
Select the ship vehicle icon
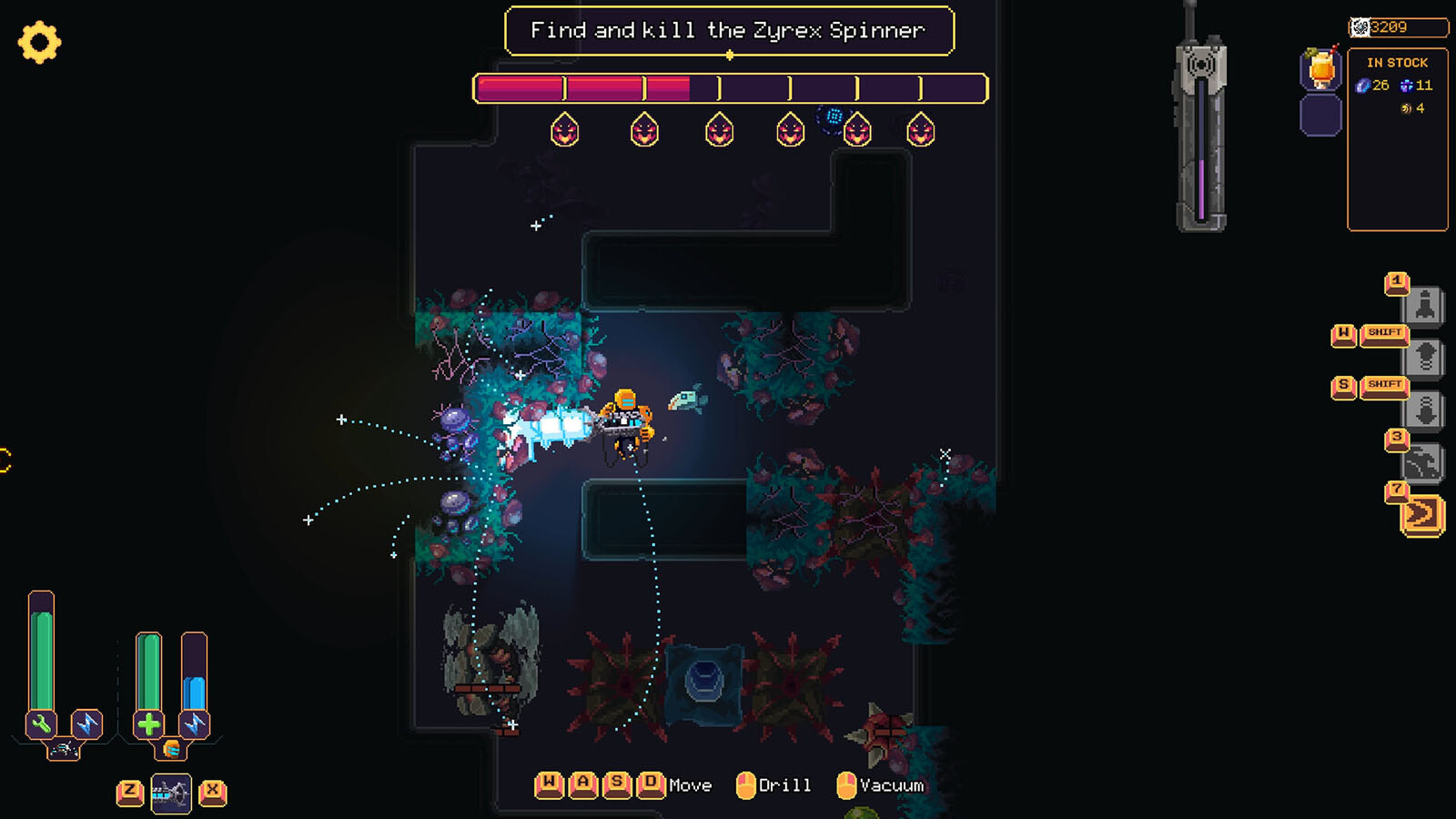pos(63,749)
